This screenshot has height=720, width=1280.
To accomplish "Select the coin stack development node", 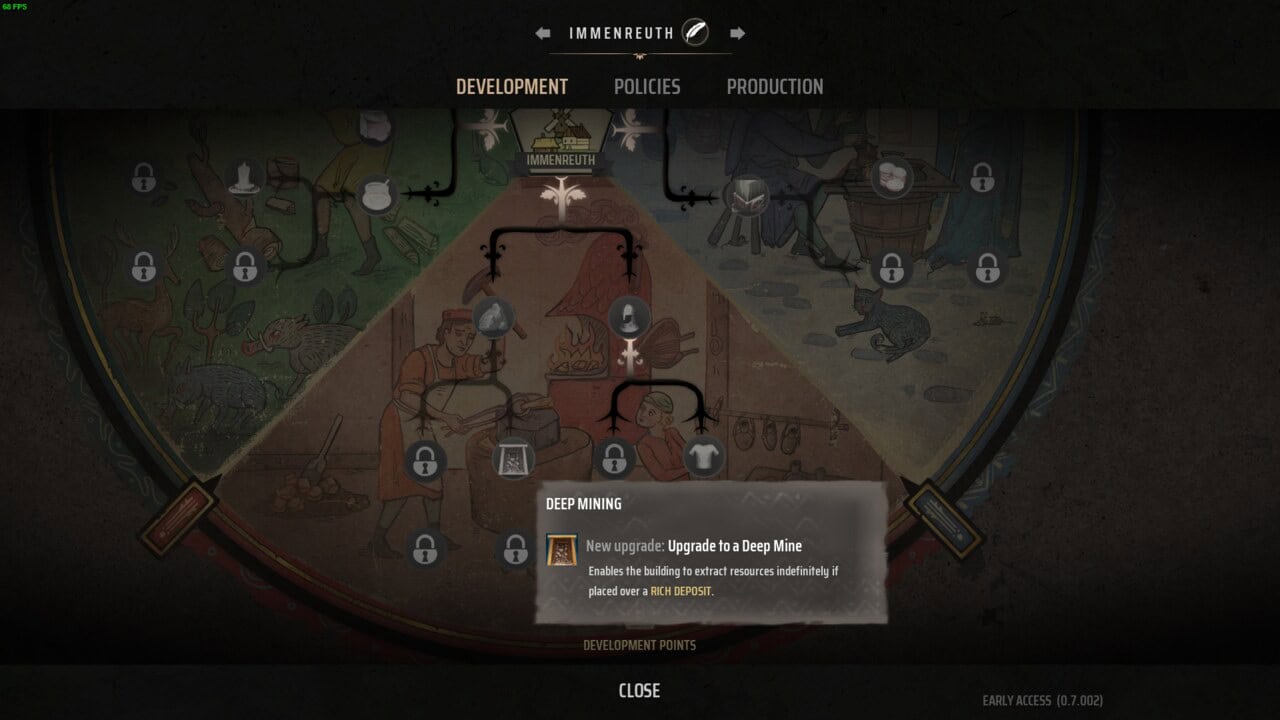I will pyautogui.click(x=891, y=177).
